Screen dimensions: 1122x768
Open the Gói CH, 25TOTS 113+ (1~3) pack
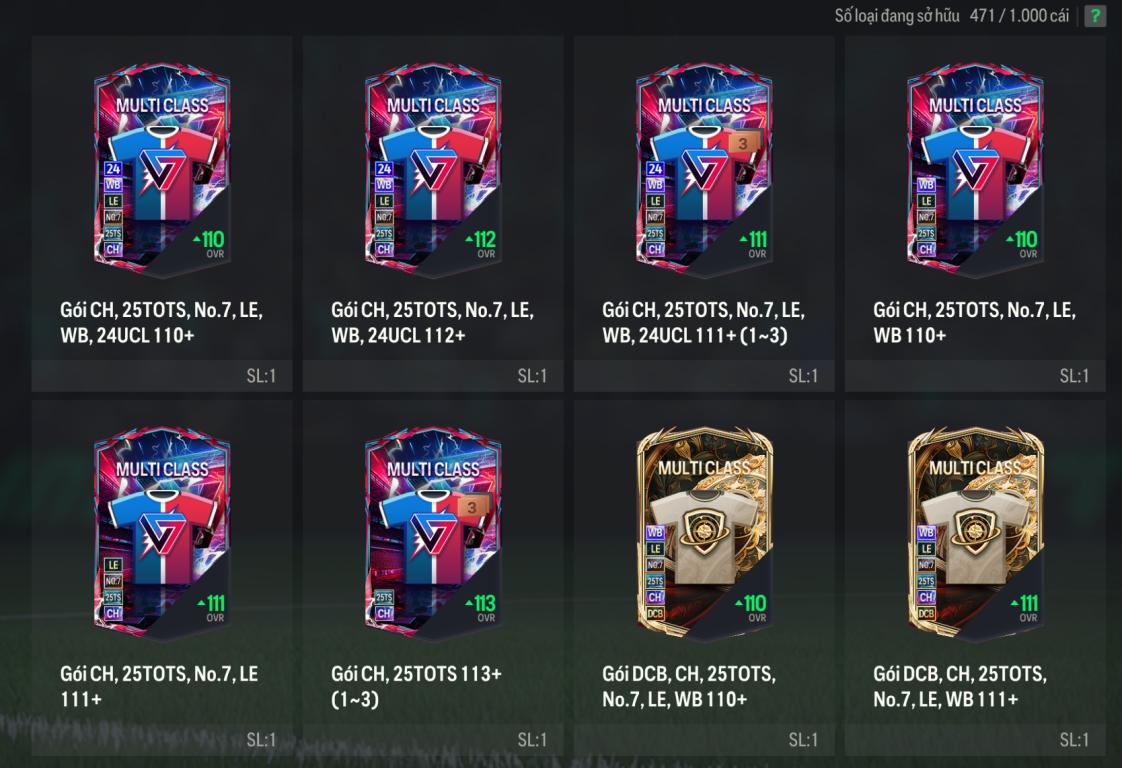coord(433,533)
